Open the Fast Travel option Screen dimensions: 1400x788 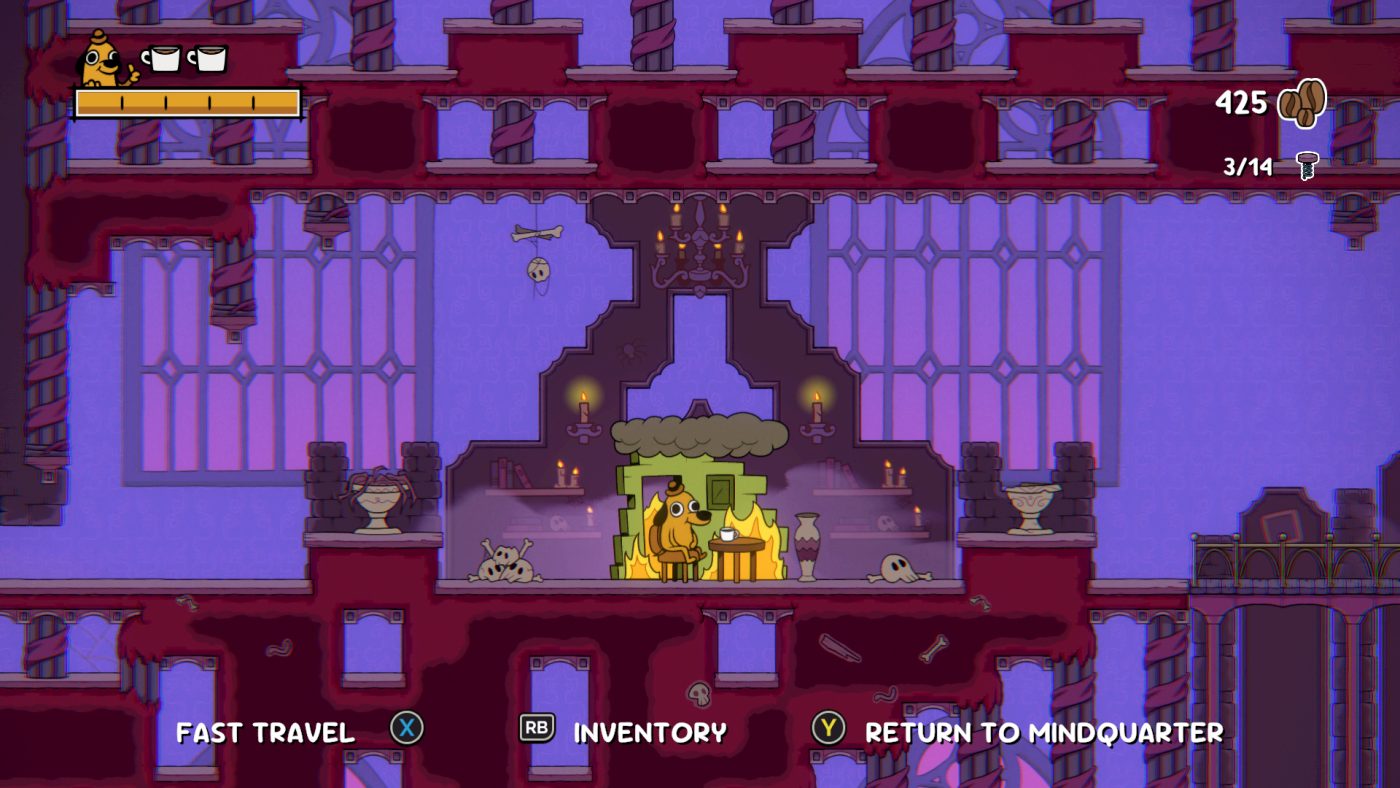265,732
